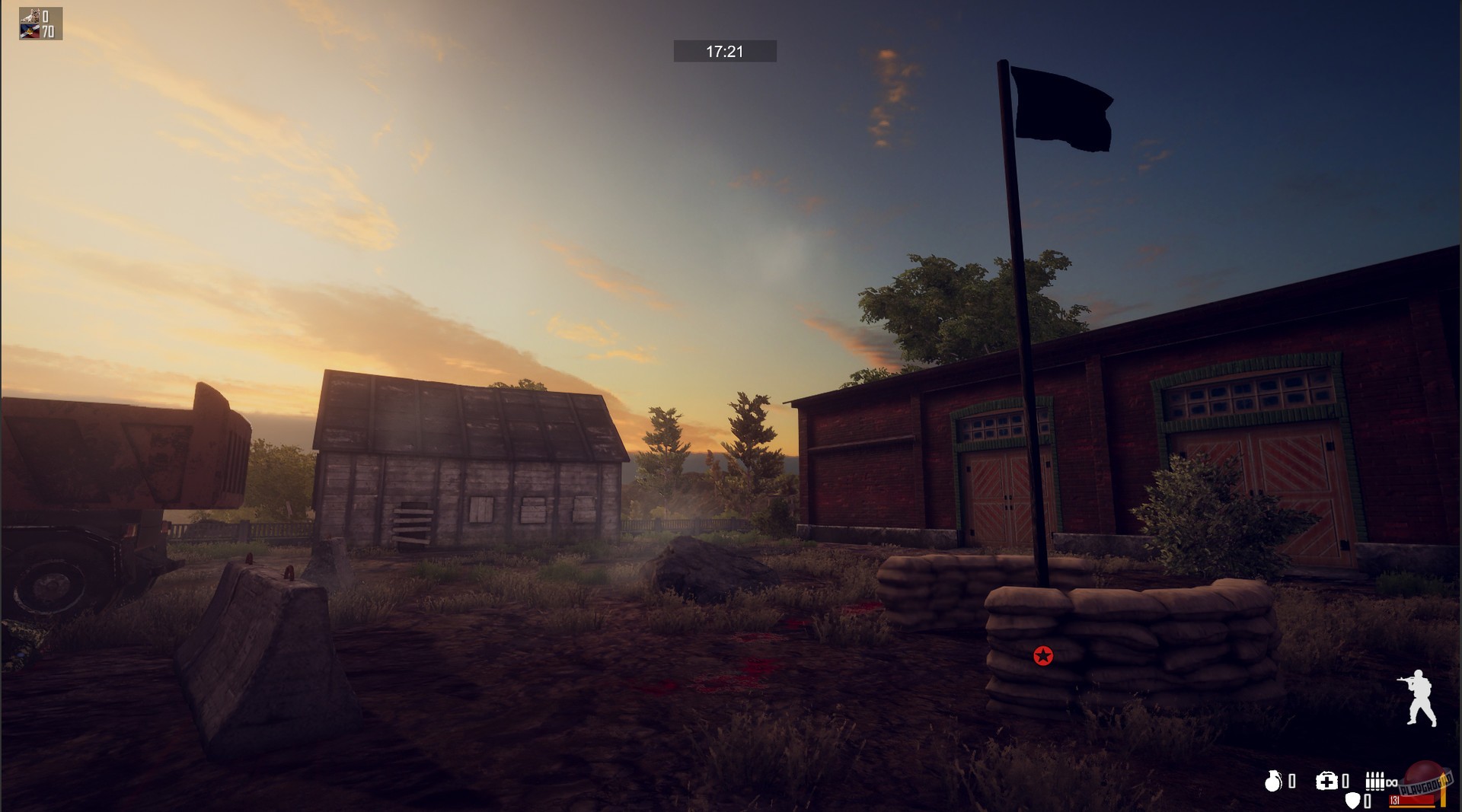Select the grenade slot icon
Viewport: 1462px width, 812px height.
click(x=1272, y=781)
